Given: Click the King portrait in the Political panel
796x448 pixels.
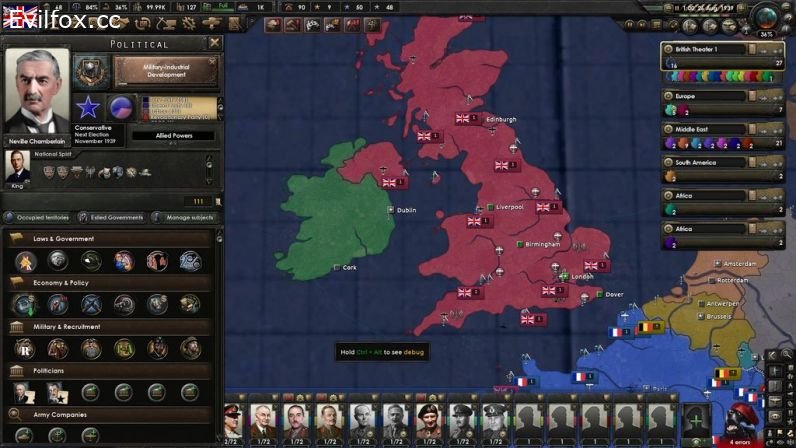Looking at the screenshot, I should click(18, 166).
